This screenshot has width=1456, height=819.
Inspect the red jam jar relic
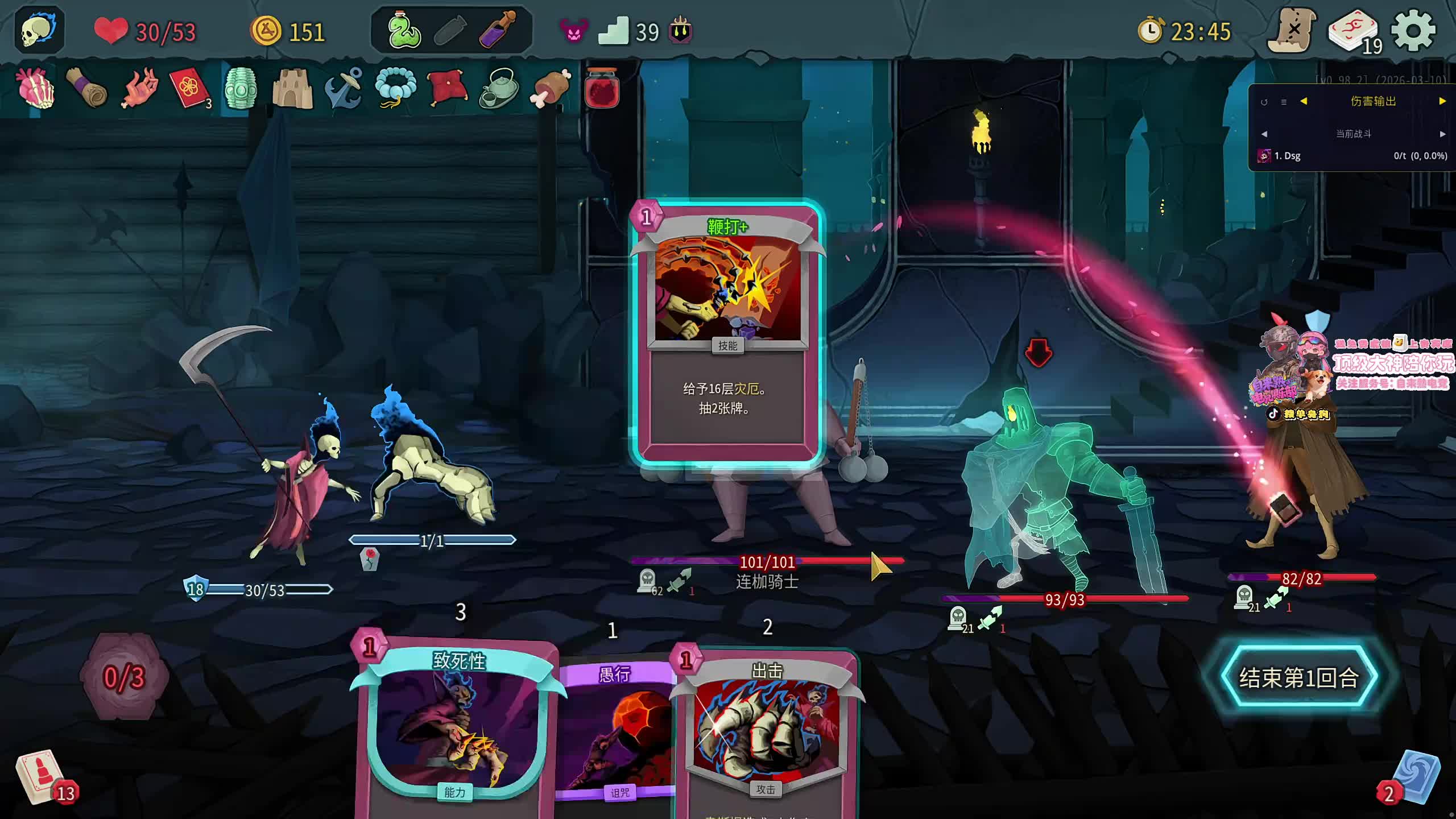[x=602, y=88]
